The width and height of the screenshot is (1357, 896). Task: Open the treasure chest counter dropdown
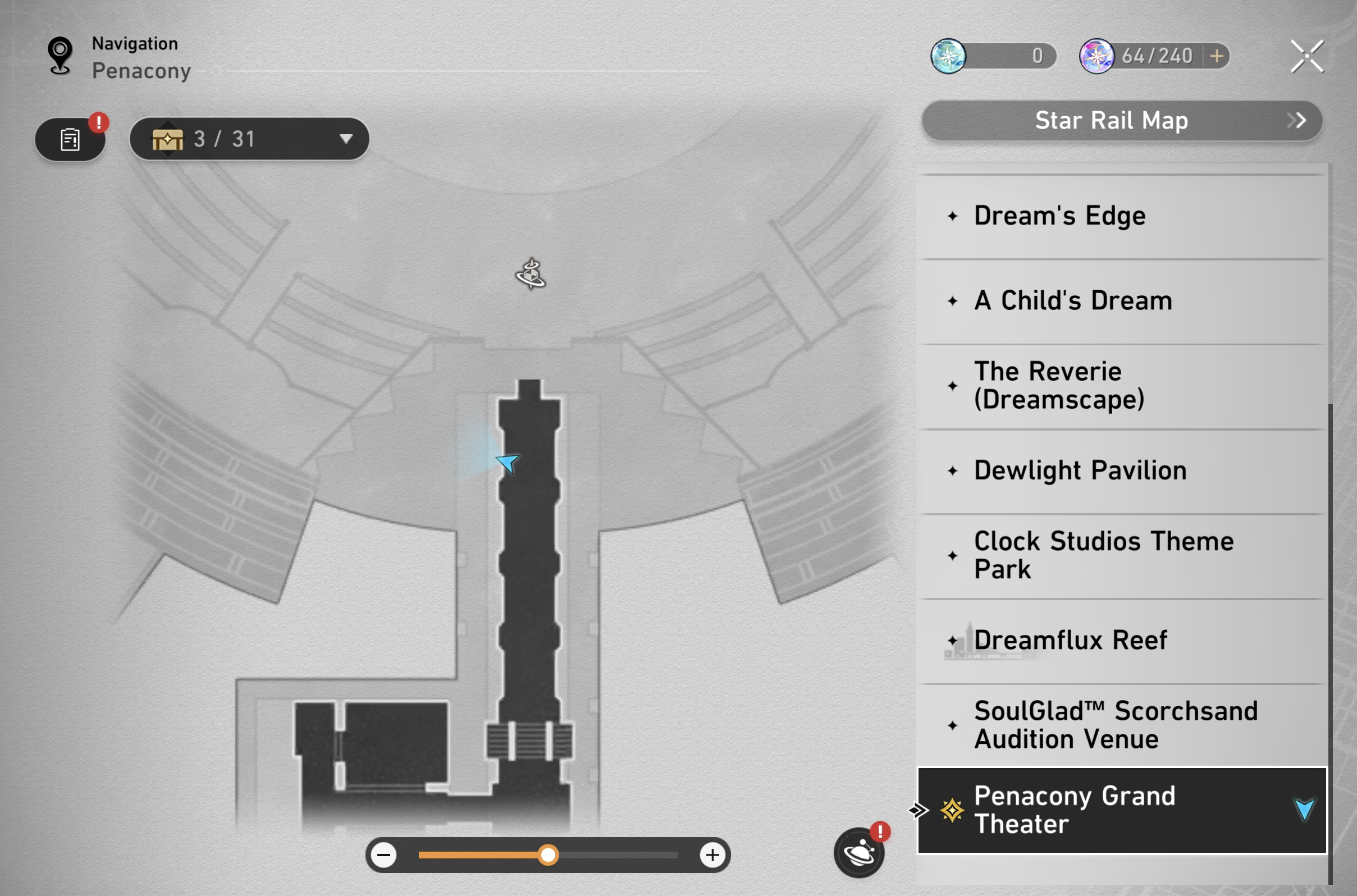point(345,139)
